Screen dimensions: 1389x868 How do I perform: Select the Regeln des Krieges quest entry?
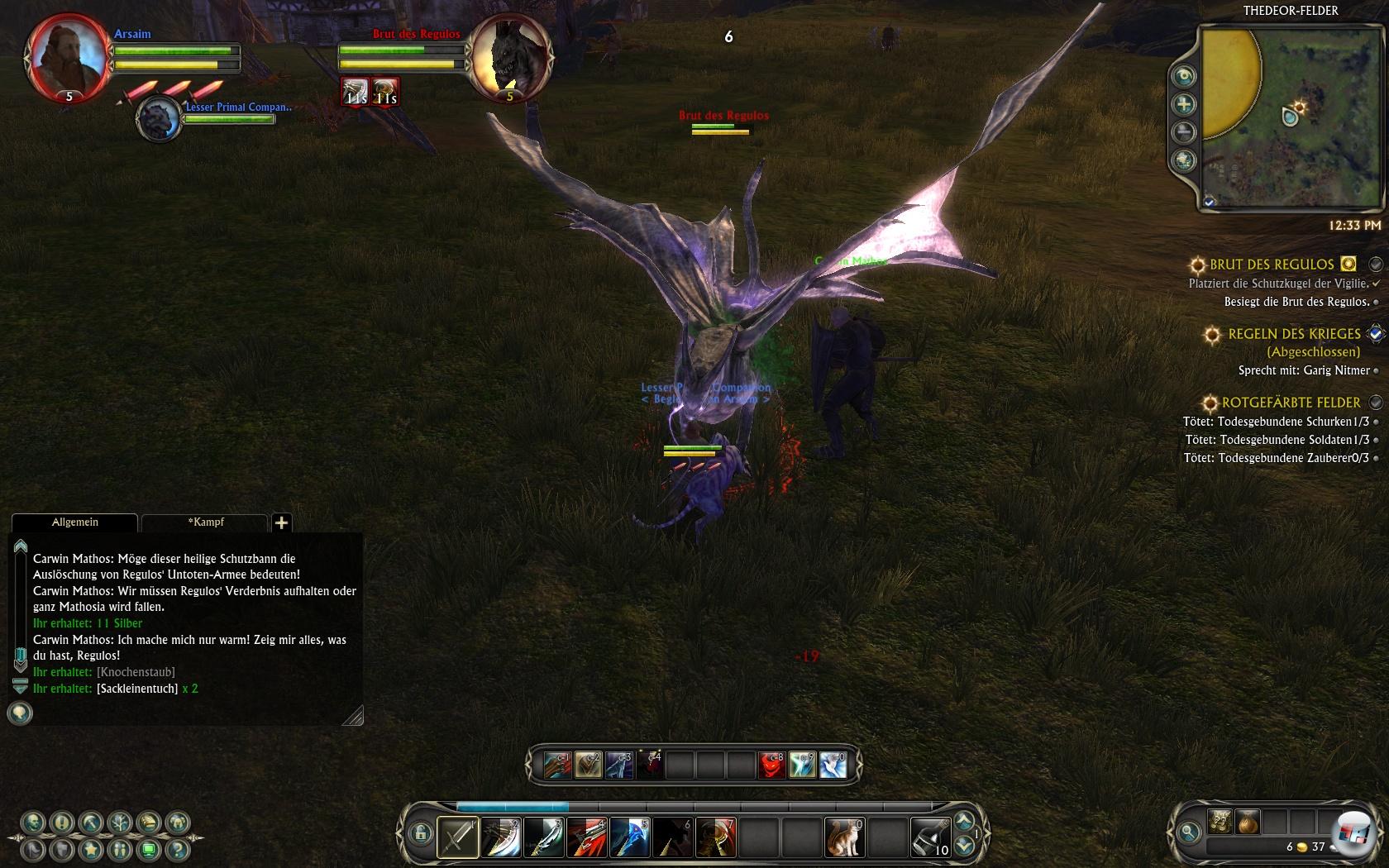coord(1293,334)
